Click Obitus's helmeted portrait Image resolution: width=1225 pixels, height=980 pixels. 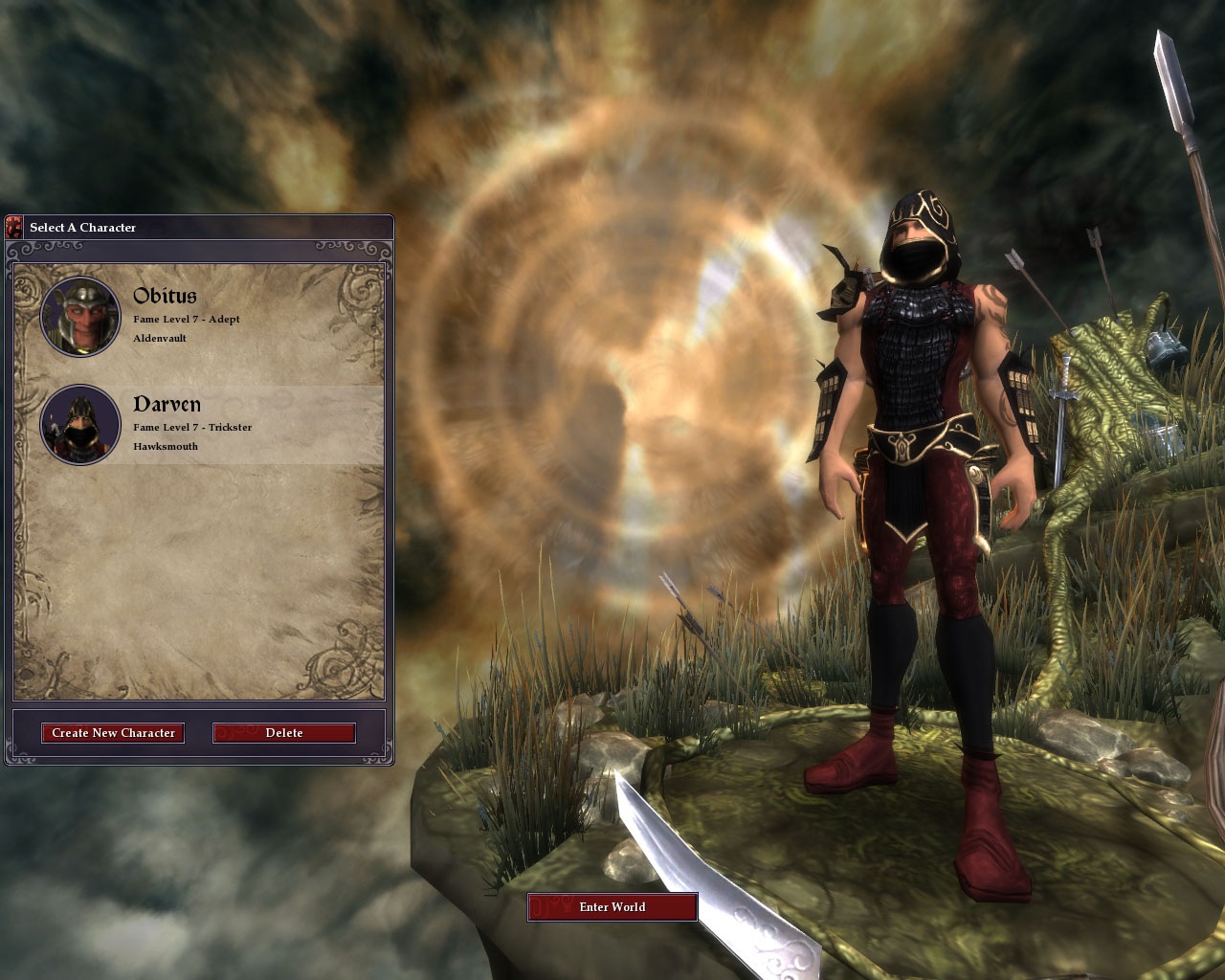[80, 317]
